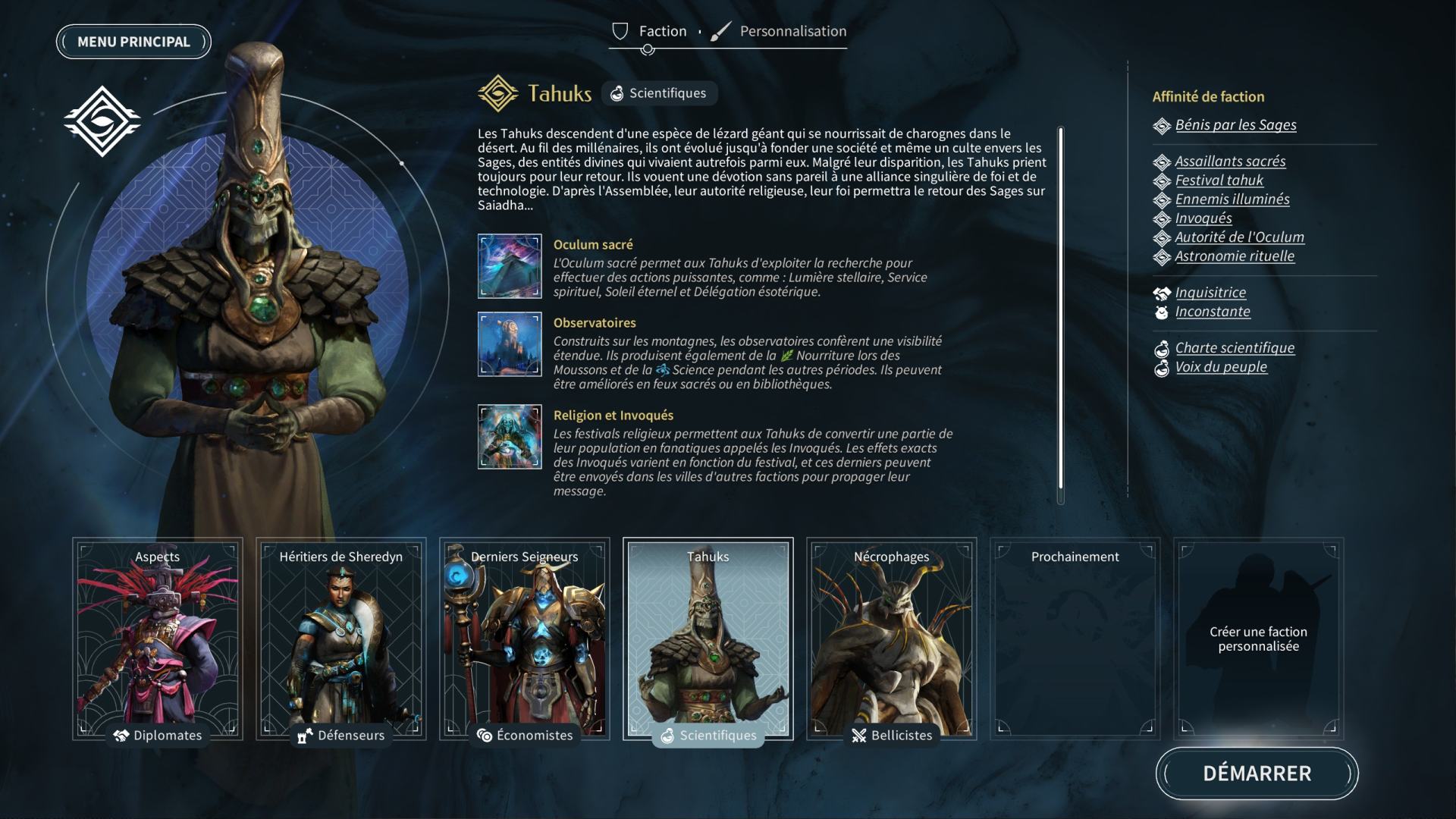This screenshot has height=819, width=1456.
Task: View the Assaillants sacrés trait
Action: [x=1230, y=162]
